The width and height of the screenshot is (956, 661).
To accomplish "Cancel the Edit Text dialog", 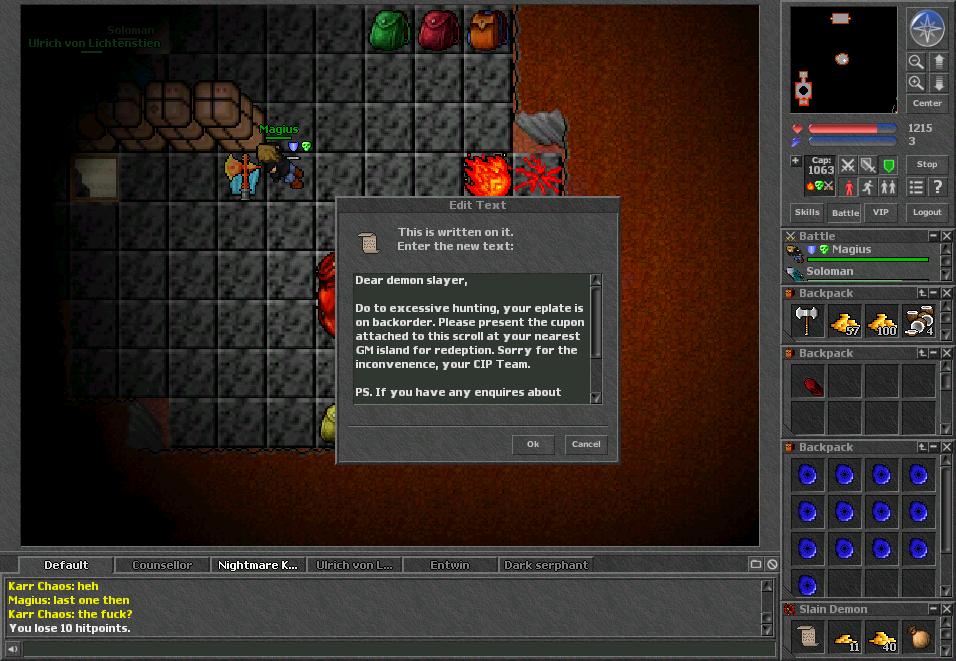I will tap(586, 445).
